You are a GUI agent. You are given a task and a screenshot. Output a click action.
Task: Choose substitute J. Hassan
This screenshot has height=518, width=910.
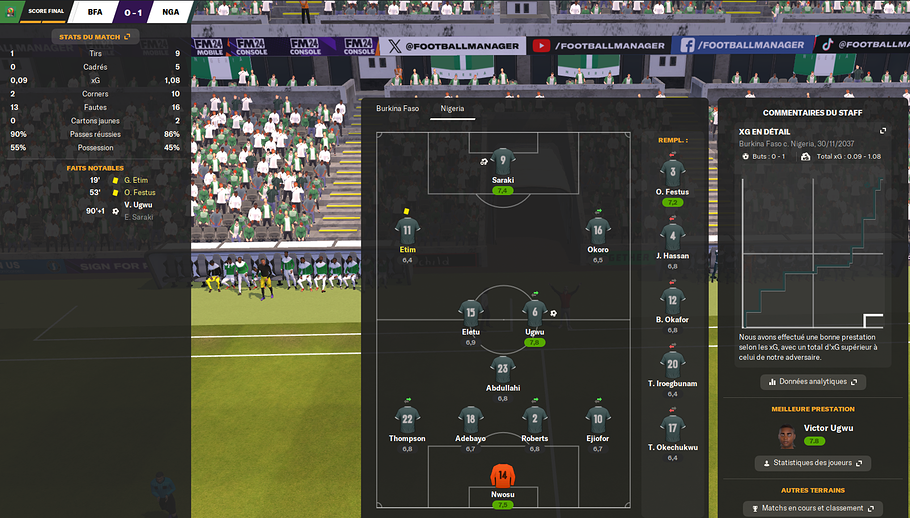coord(673,237)
